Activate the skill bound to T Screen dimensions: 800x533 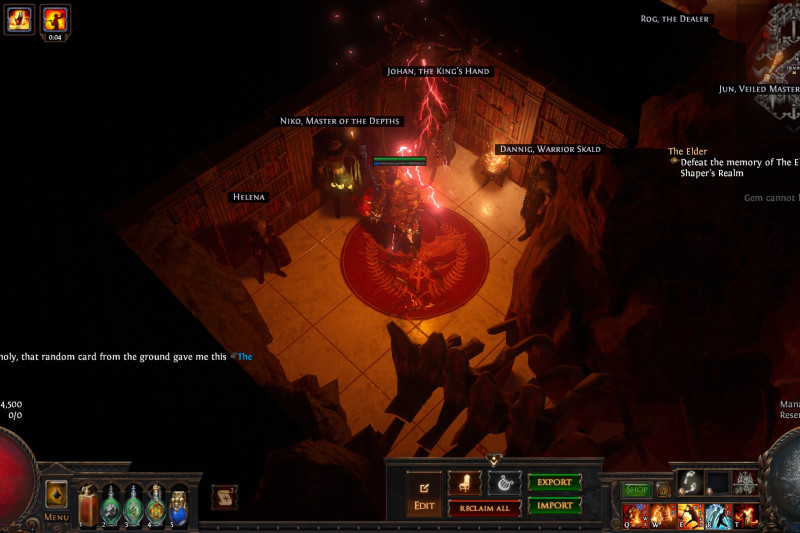(746, 516)
